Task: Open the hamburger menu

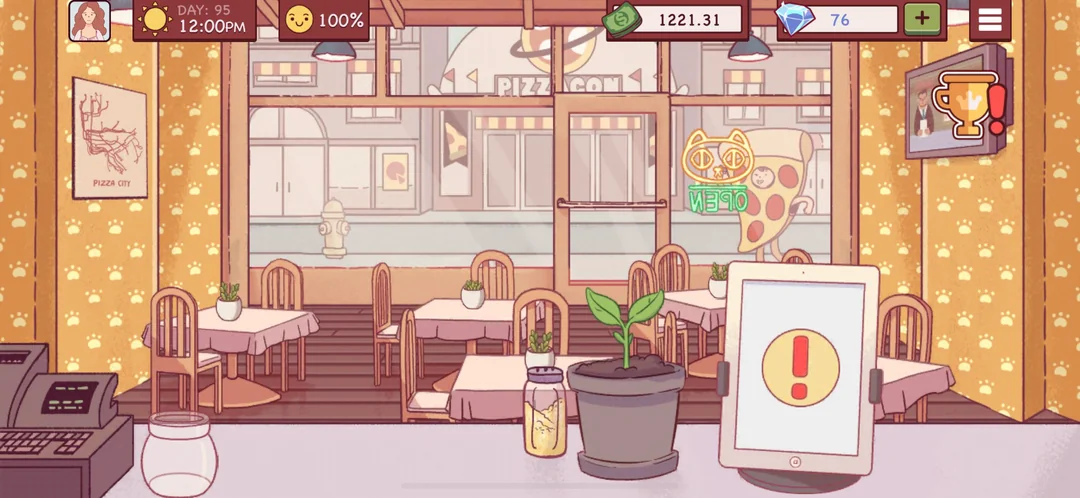Action: [990, 20]
